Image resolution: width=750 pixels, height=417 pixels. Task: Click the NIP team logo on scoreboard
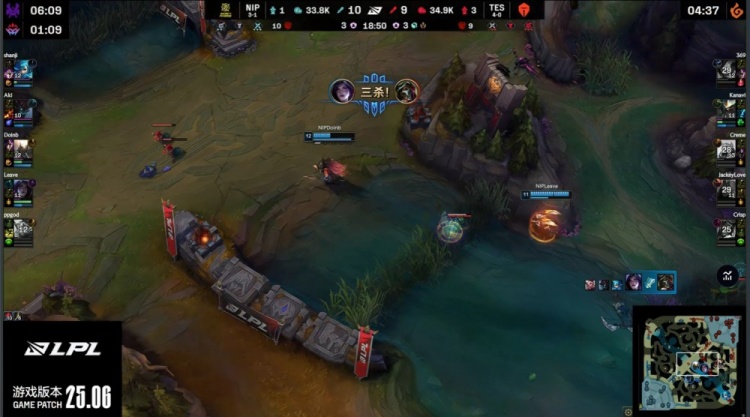pyautogui.click(x=226, y=9)
